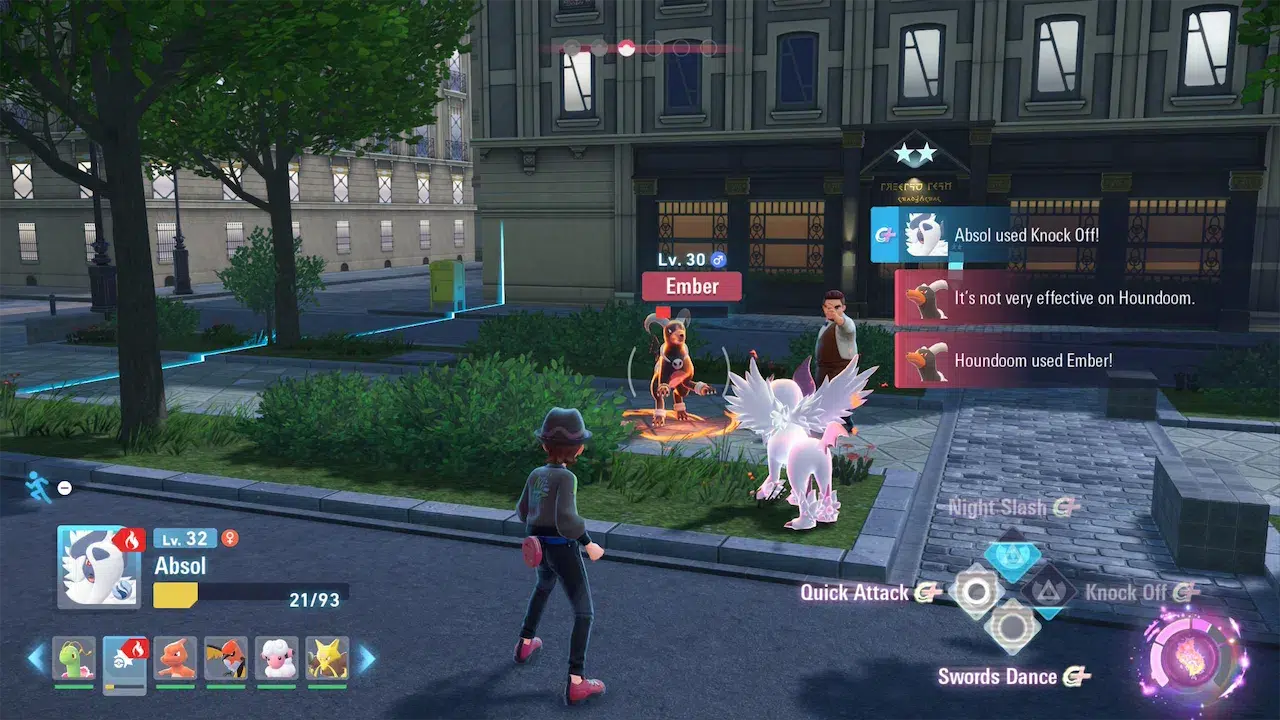Select the active Absol party slot
The height and width of the screenshot is (720, 1280).
(125, 660)
